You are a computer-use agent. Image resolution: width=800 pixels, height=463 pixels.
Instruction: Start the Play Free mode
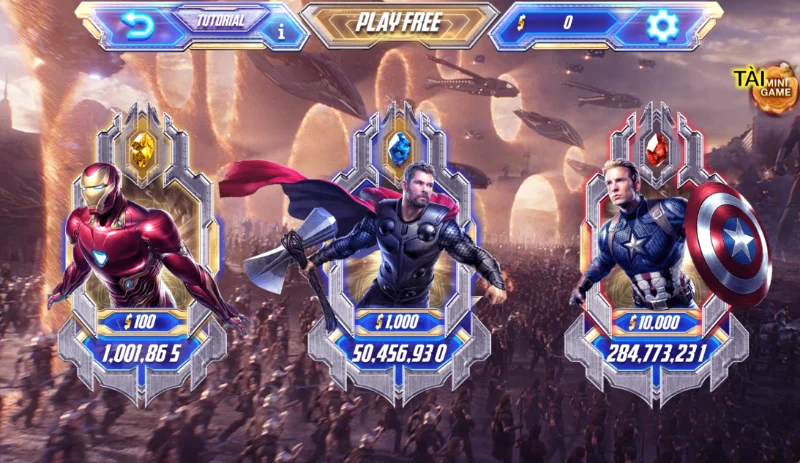tap(399, 24)
